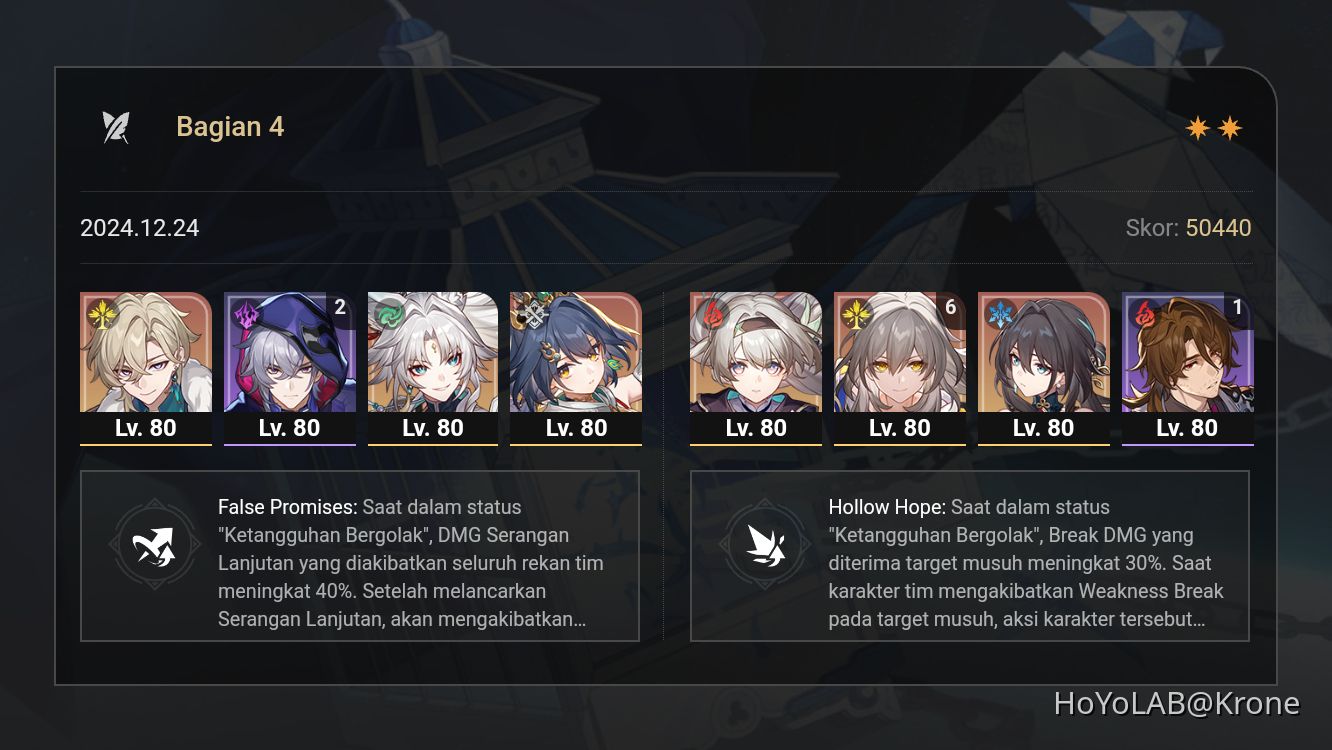The width and height of the screenshot is (1332, 750).
Task: Select the portrait marked with Eidolon 2
Action: click(290, 355)
